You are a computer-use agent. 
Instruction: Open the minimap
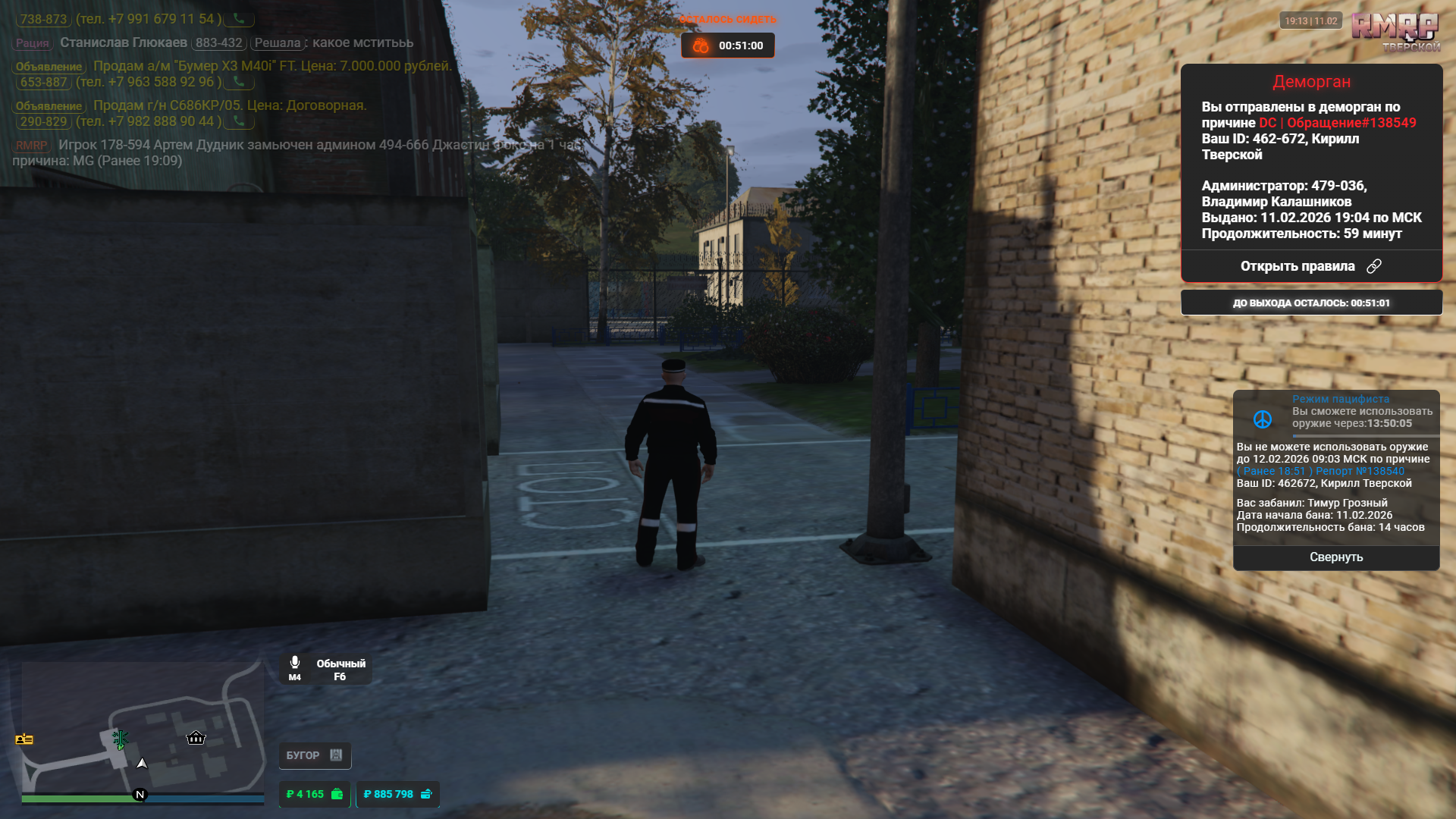point(143,728)
